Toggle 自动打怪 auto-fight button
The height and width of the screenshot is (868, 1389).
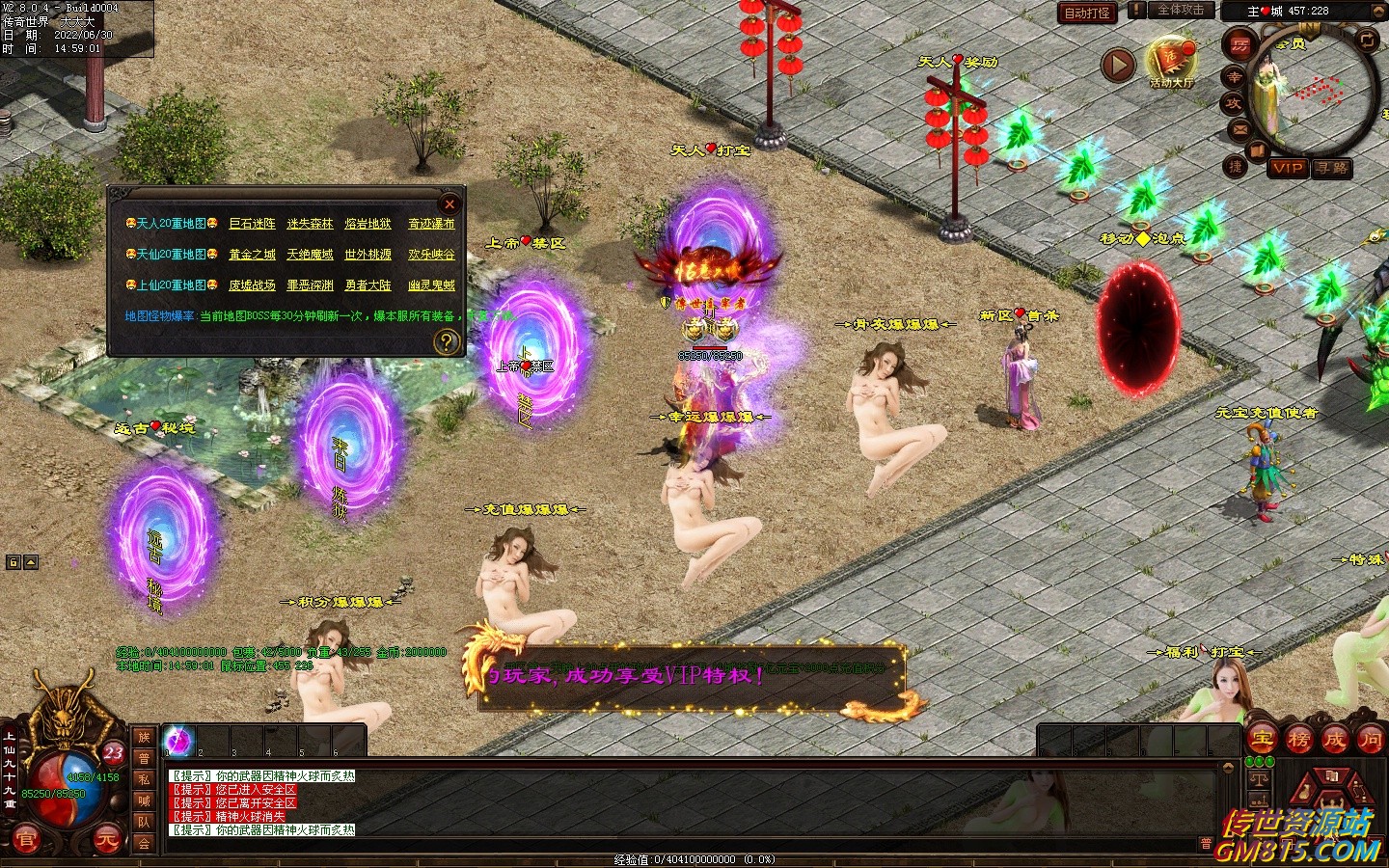point(1087,13)
